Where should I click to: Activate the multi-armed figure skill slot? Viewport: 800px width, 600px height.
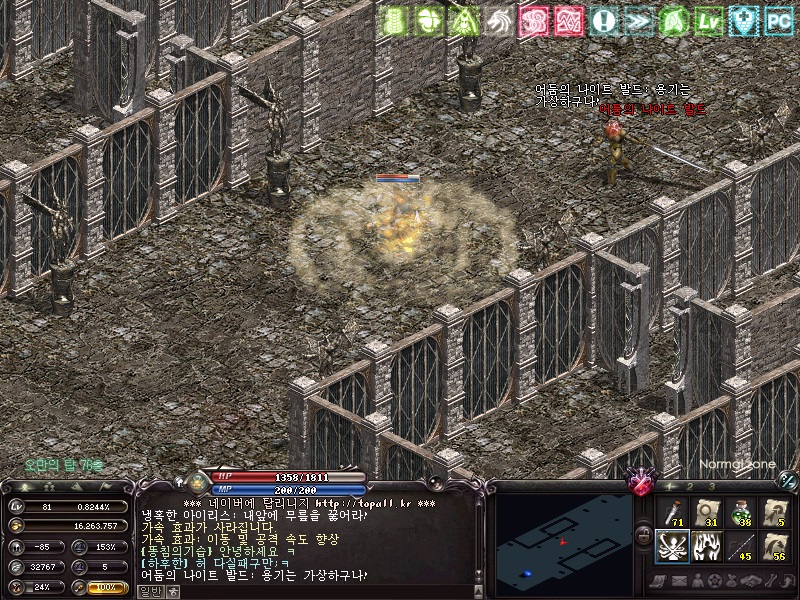click(x=673, y=547)
